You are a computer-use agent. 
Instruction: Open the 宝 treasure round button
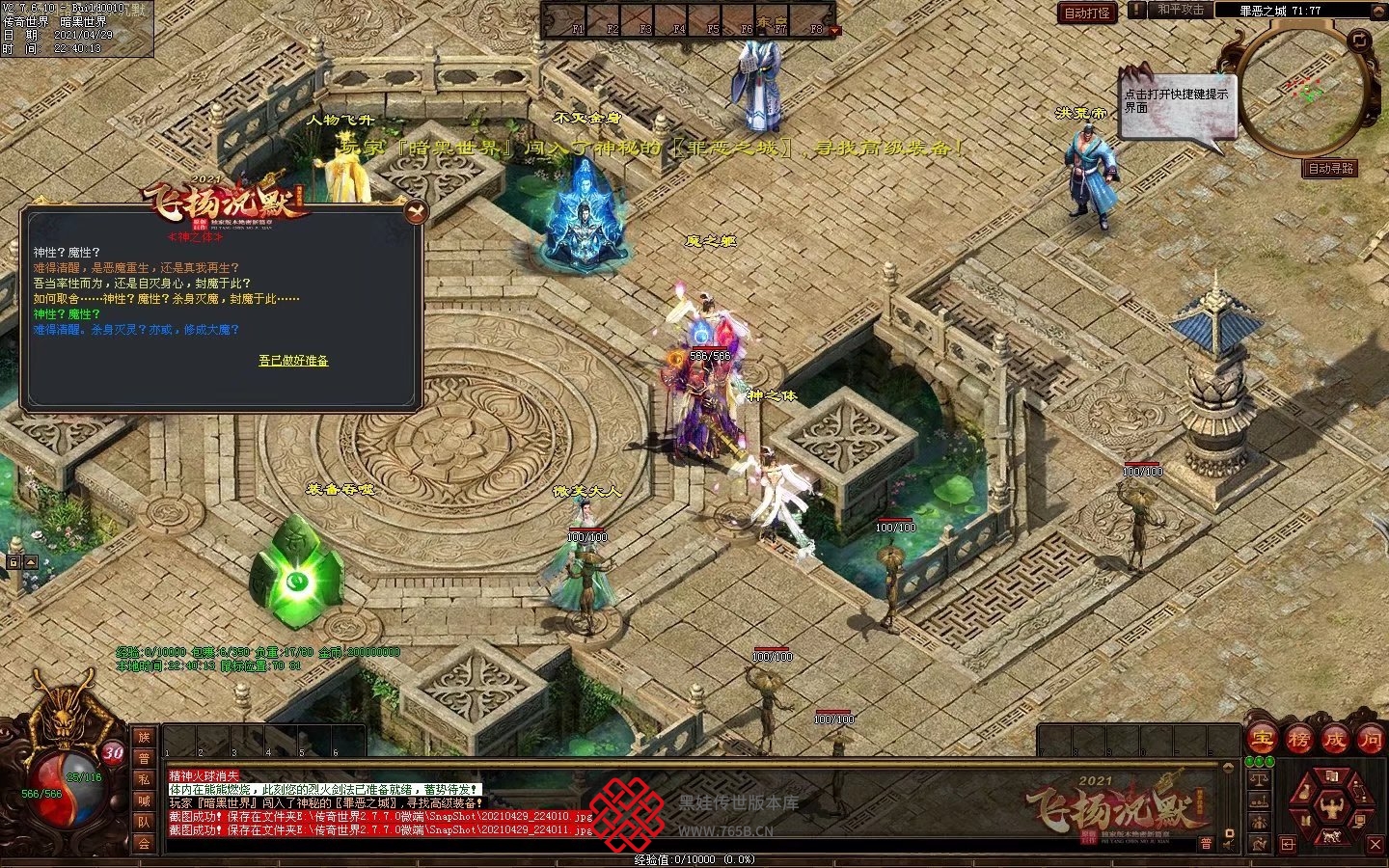coord(1260,740)
